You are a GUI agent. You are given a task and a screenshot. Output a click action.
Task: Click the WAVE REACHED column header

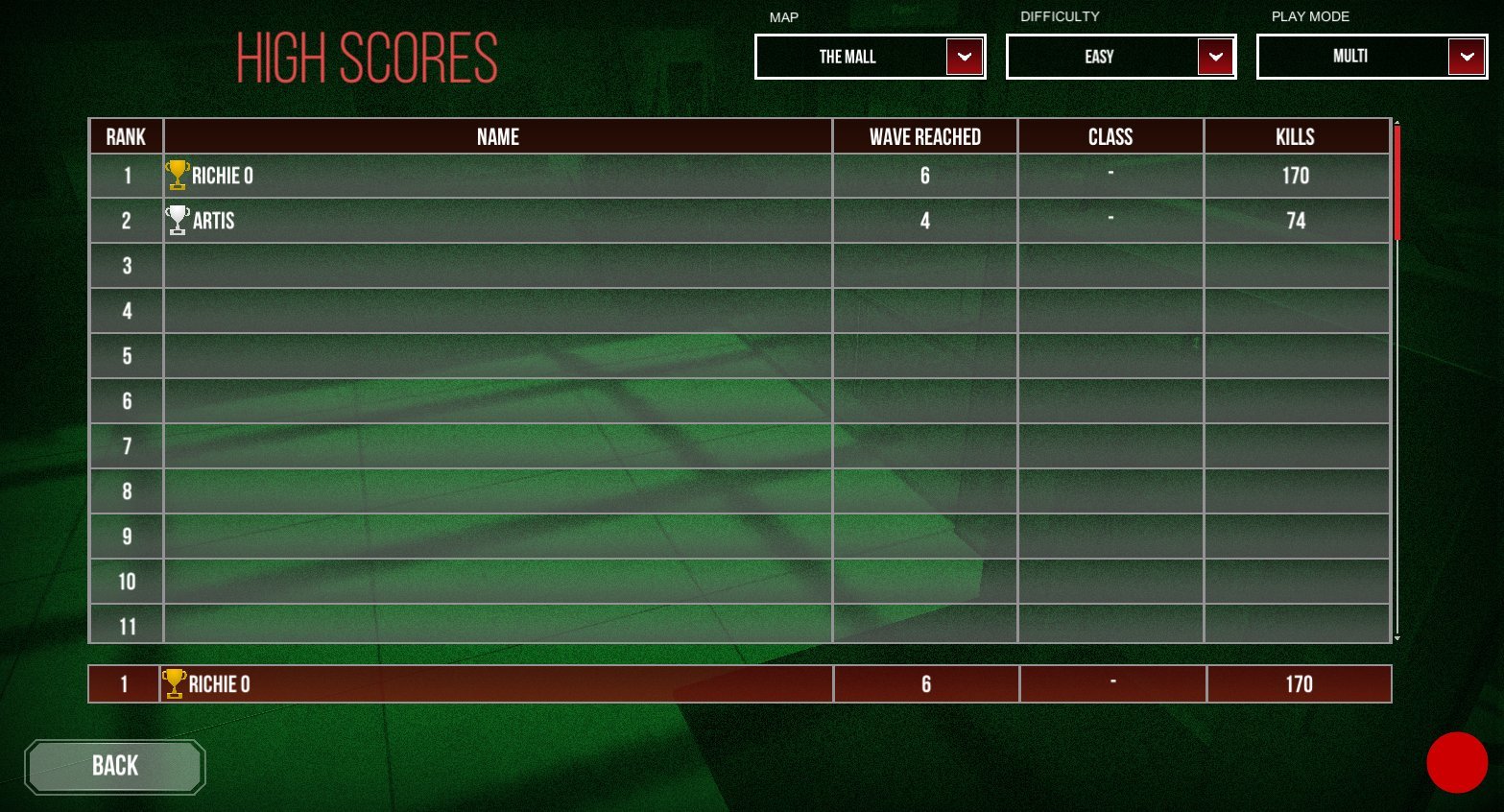(924, 135)
